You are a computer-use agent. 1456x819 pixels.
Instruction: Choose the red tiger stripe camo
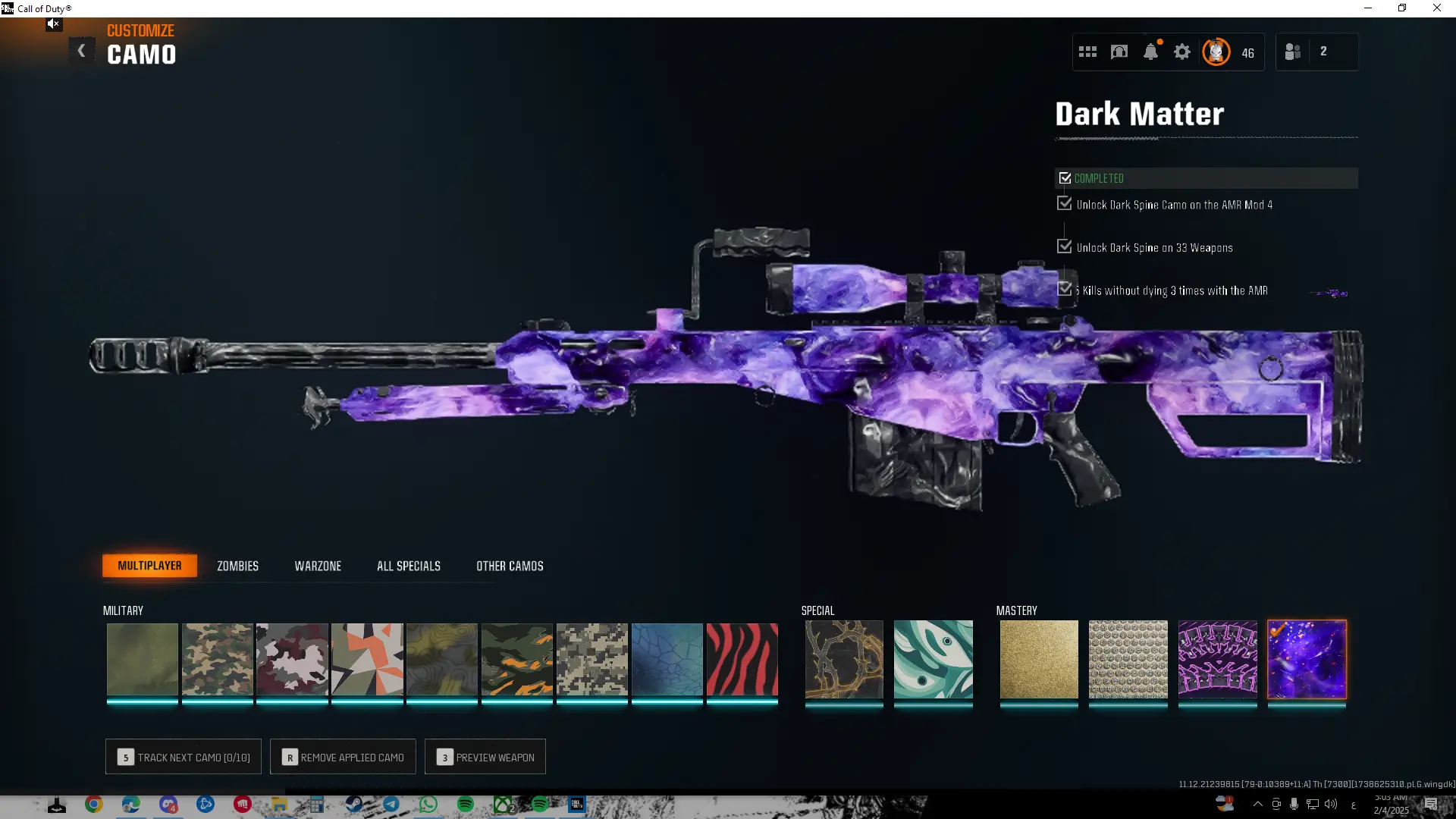click(742, 659)
